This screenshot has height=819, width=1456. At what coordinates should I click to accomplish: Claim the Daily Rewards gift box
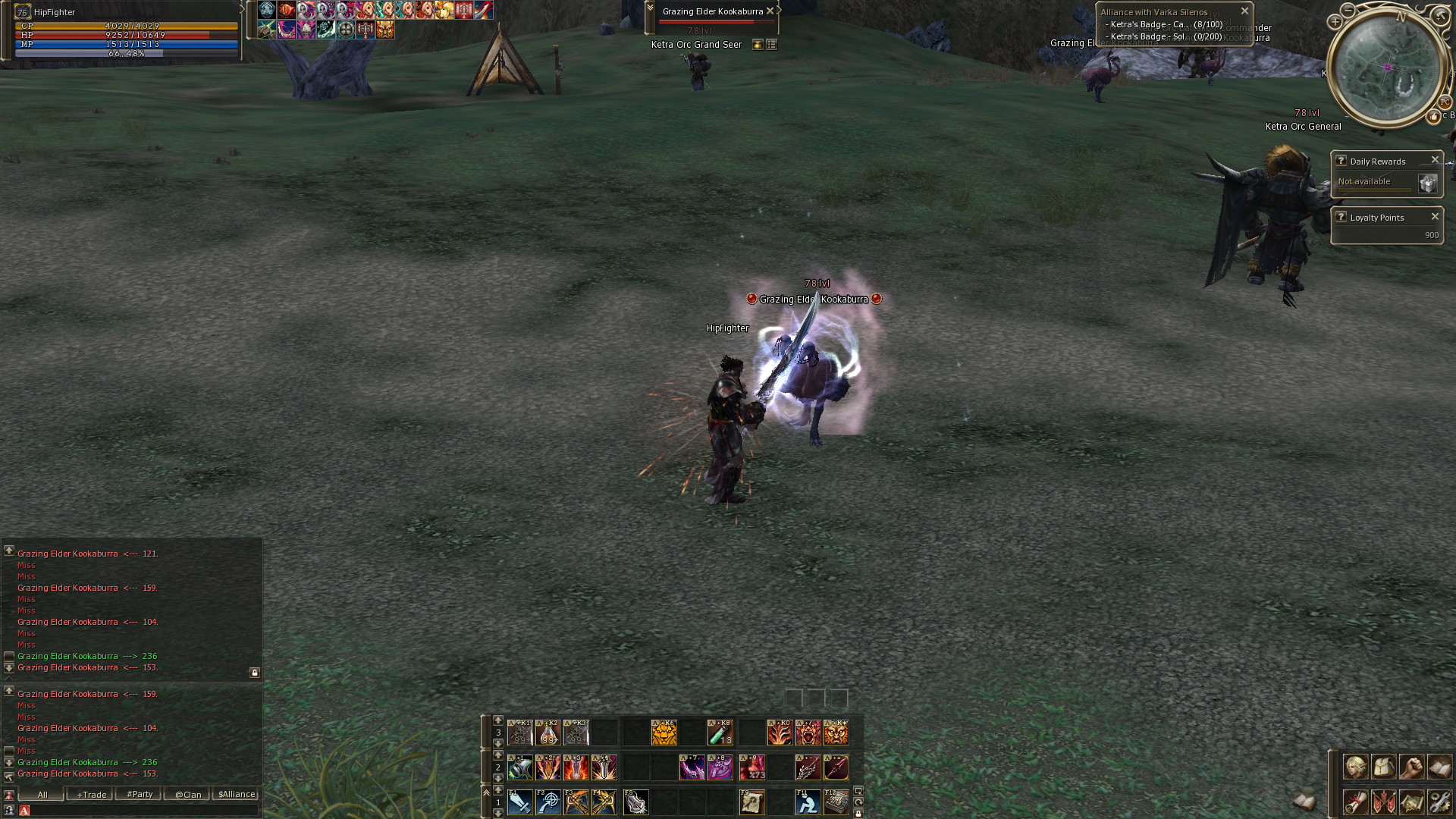1427,184
